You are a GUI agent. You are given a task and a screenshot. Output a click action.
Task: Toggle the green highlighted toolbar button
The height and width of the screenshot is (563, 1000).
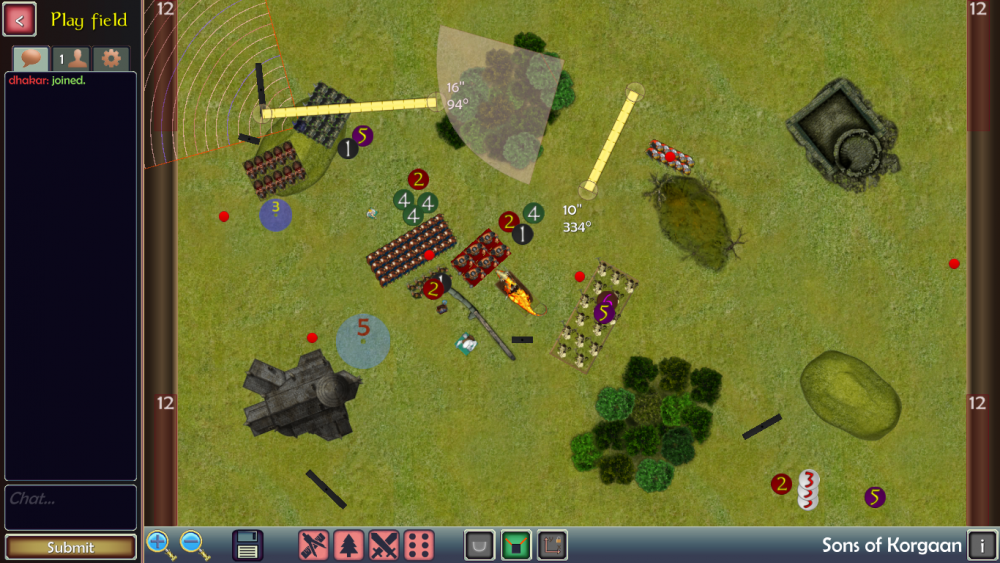pyautogui.click(x=516, y=545)
